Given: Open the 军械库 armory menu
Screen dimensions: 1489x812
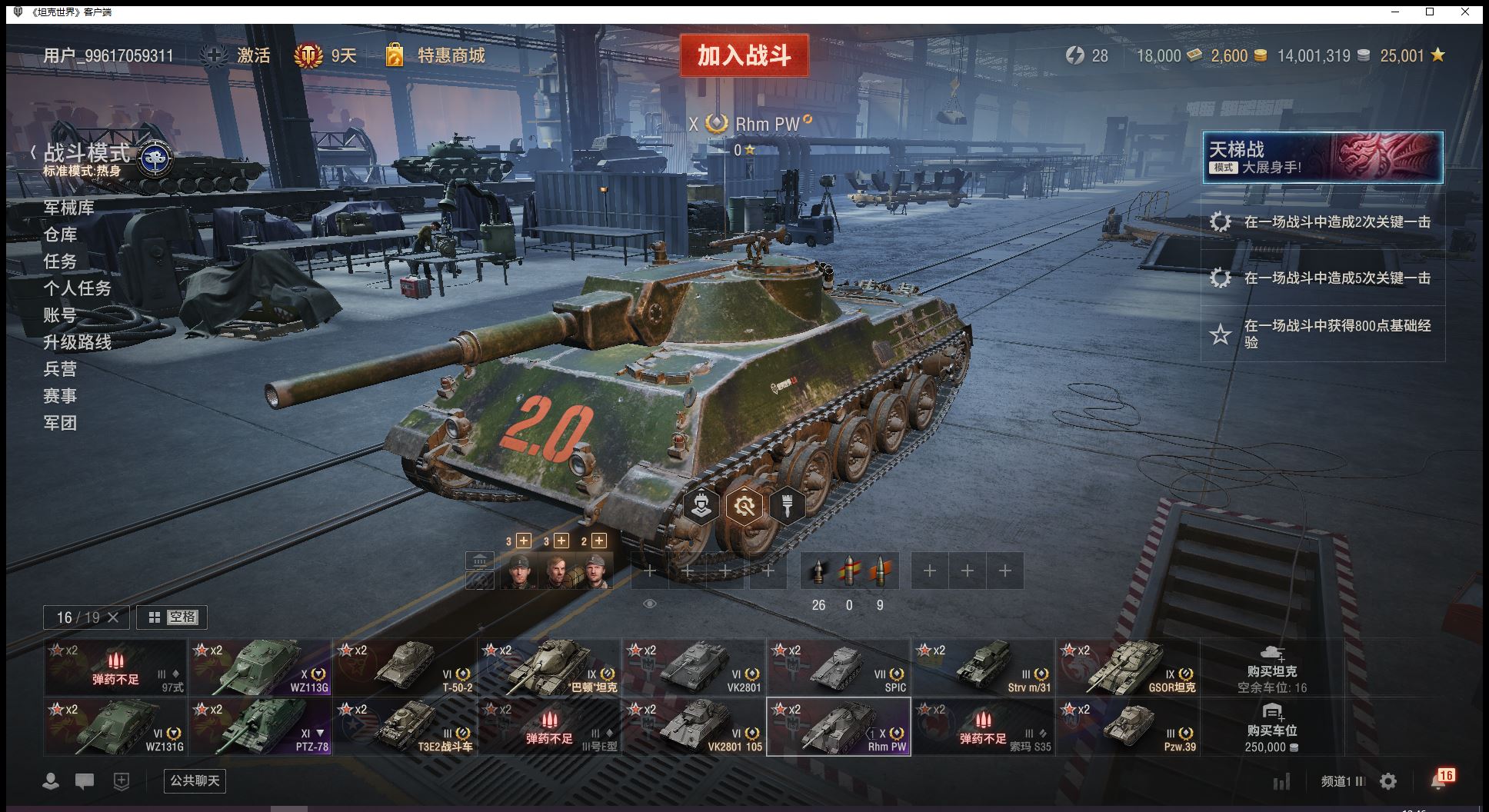Looking at the screenshot, I should click(x=69, y=208).
